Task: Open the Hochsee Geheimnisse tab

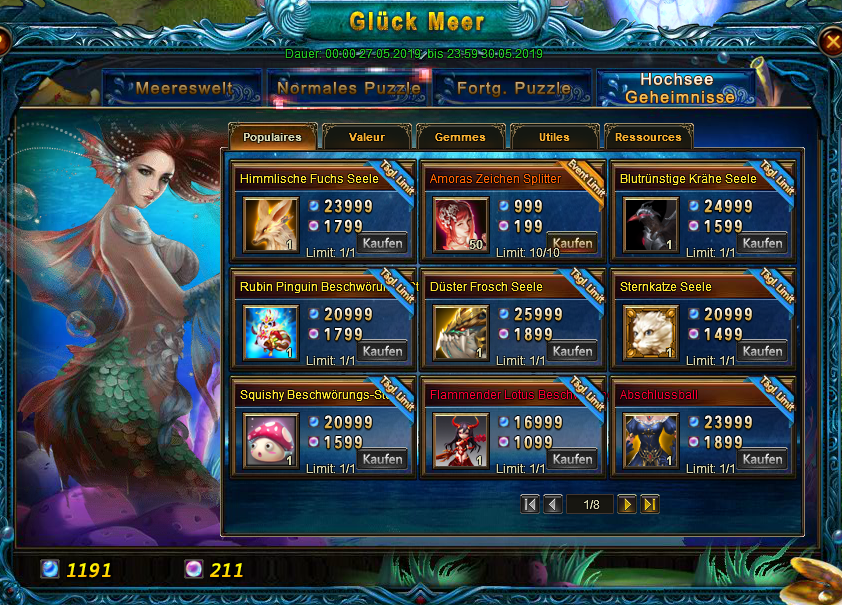Action: (675, 88)
